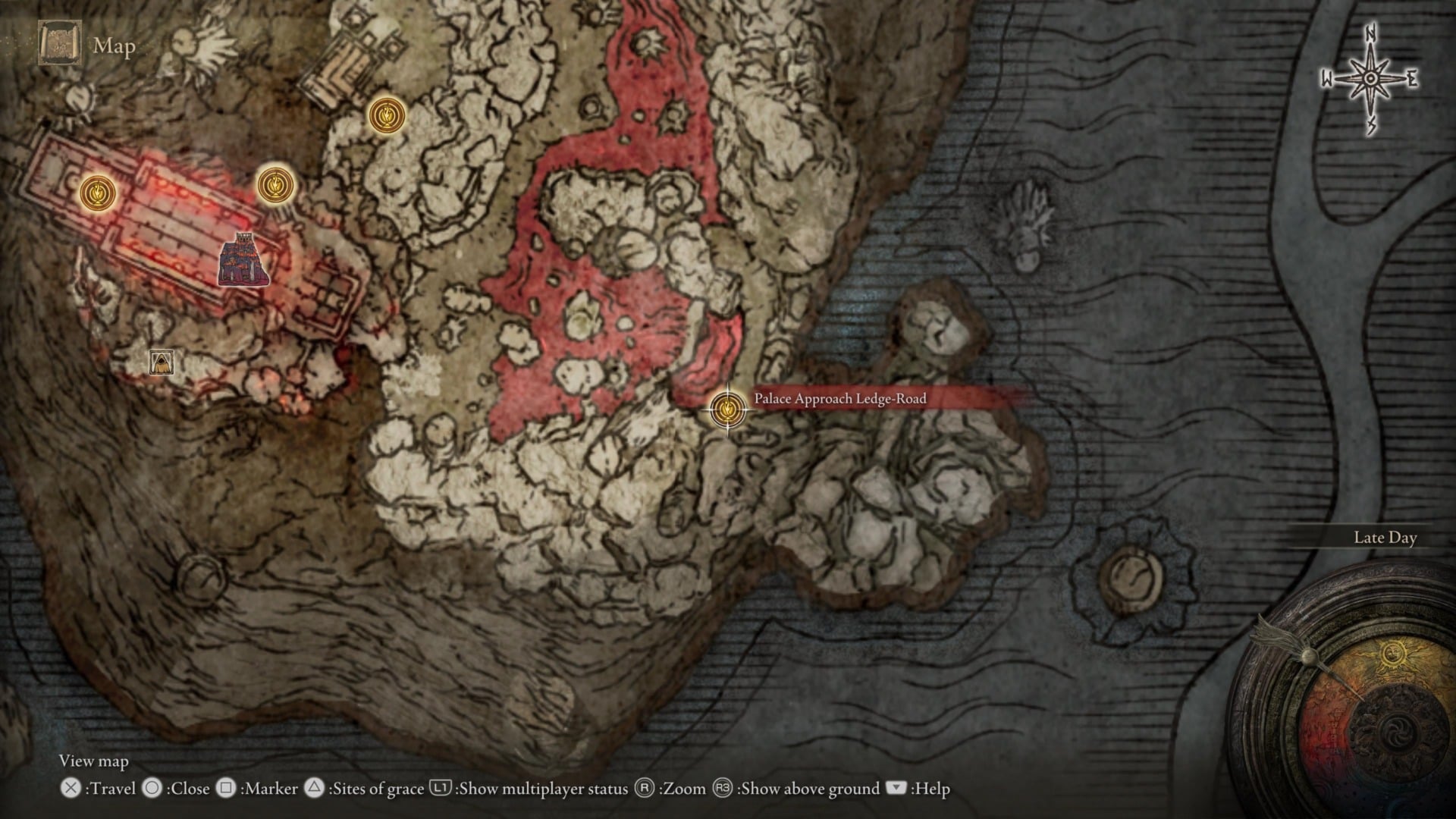Click Travel in the bottom control bar
Viewport: 1456px width, 819px height.
(x=102, y=789)
